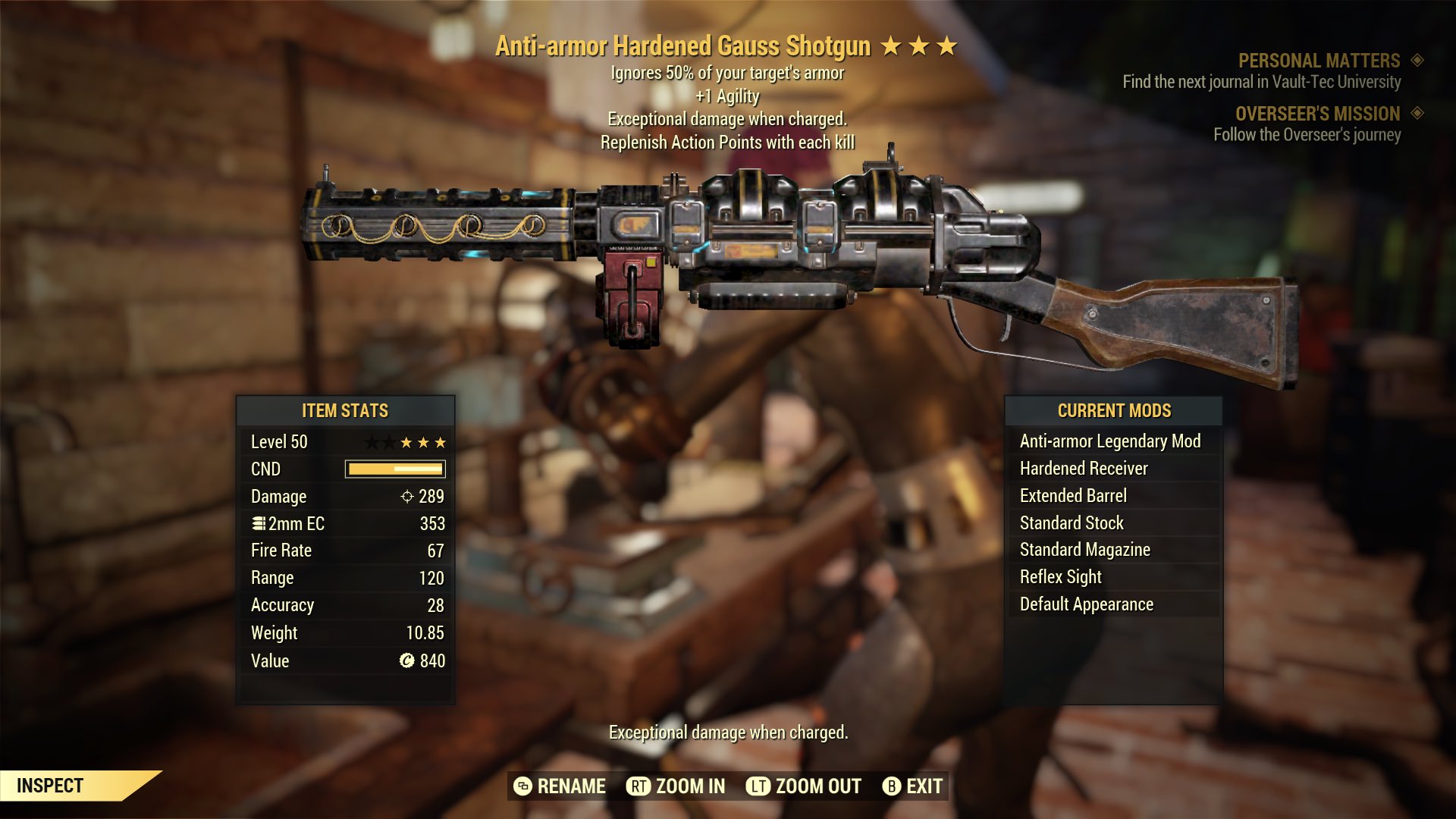Switch to the Inspect tab
This screenshot has height=819, width=1456.
50,786
